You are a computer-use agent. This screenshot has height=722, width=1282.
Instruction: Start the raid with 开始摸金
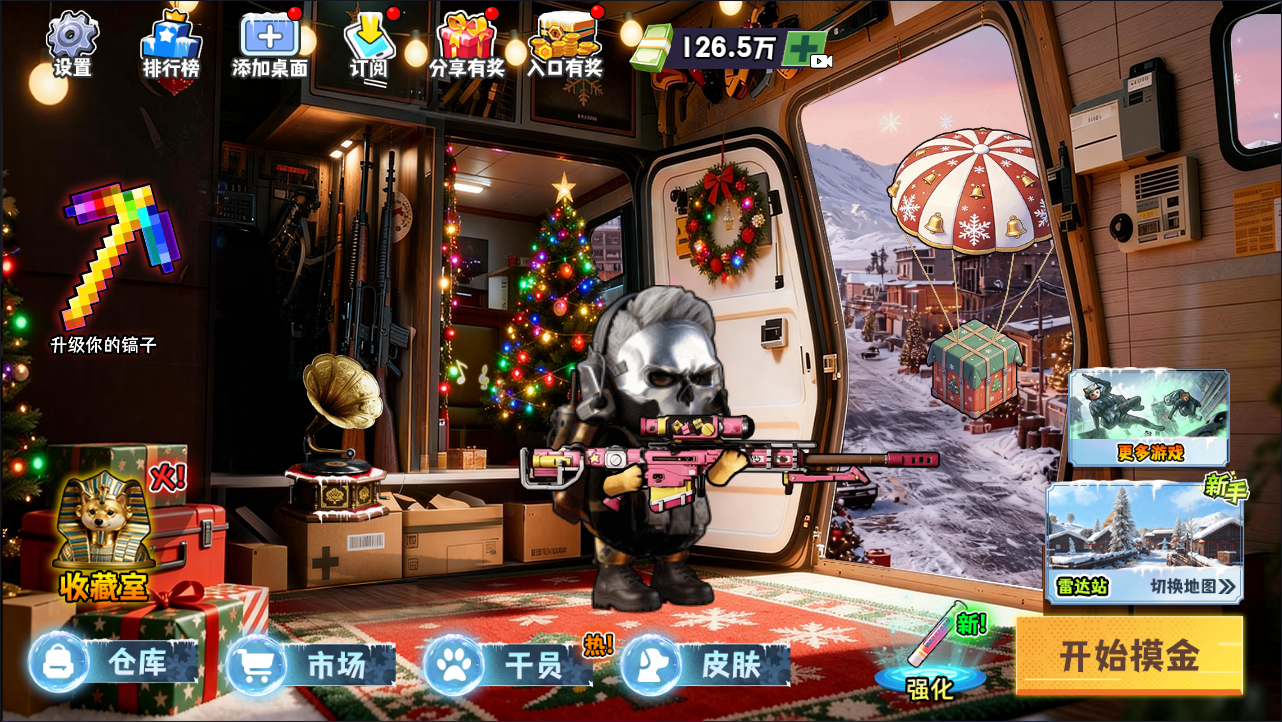click(x=1129, y=656)
